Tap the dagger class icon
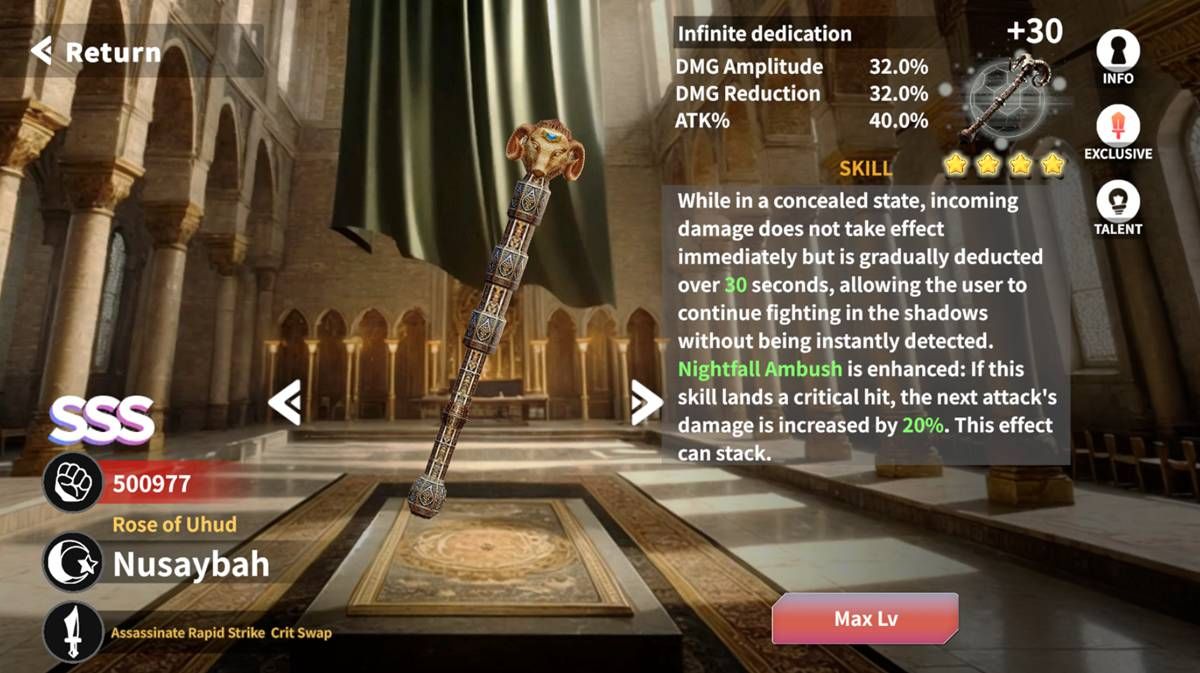The image size is (1200, 673). point(73,632)
